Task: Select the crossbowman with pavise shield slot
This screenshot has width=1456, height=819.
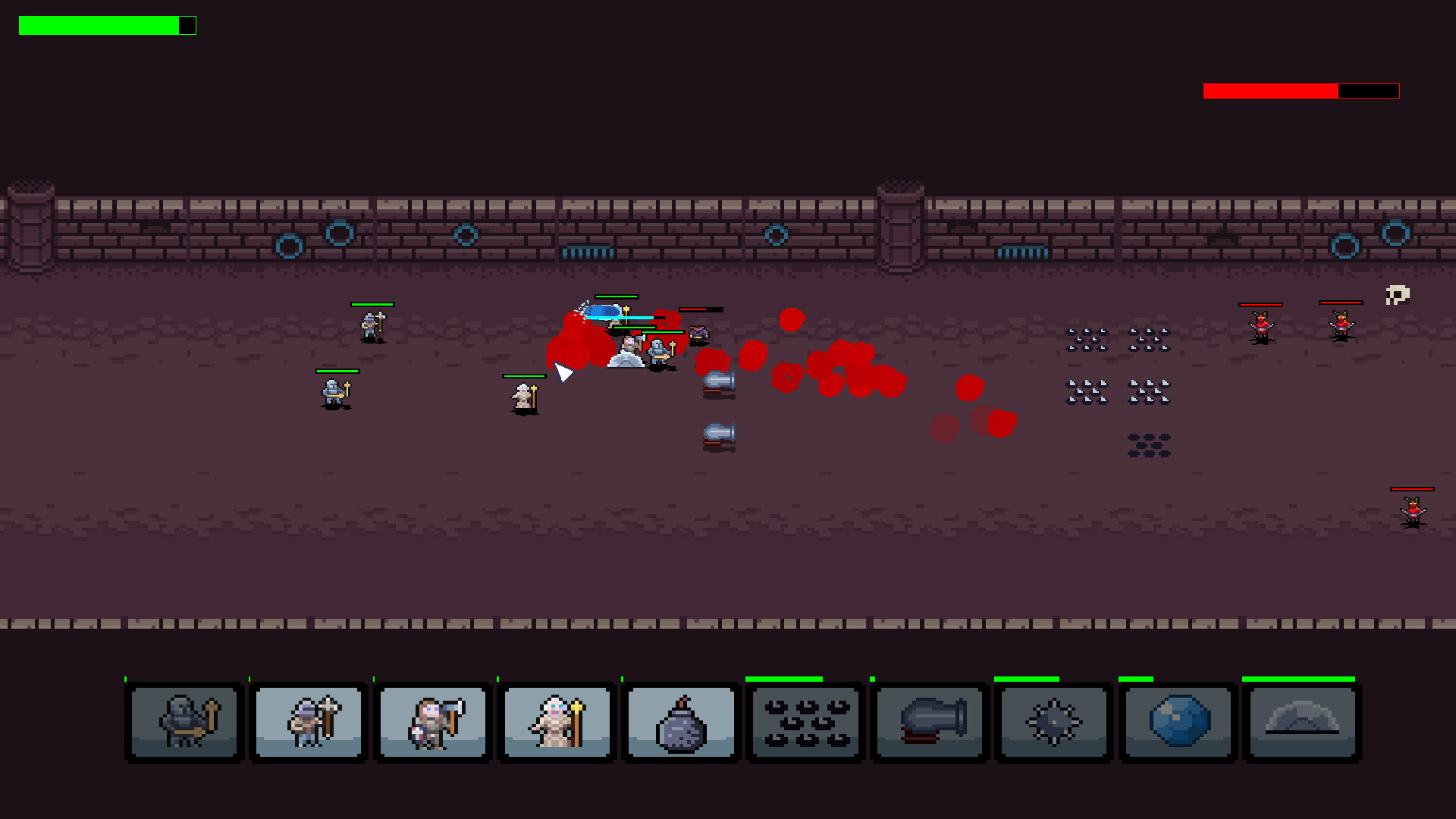Action: click(x=308, y=722)
